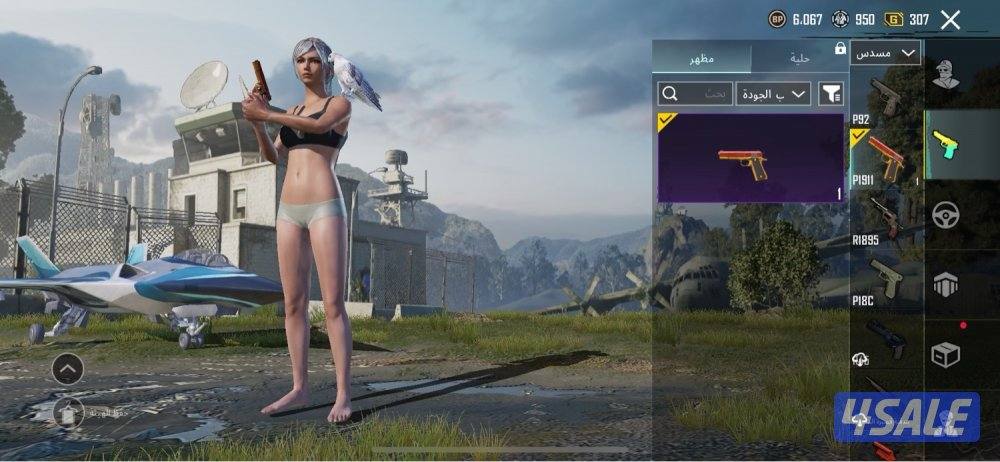Open the crate box category icon
Screen dimensions: 1000x462
click(946, 354)
